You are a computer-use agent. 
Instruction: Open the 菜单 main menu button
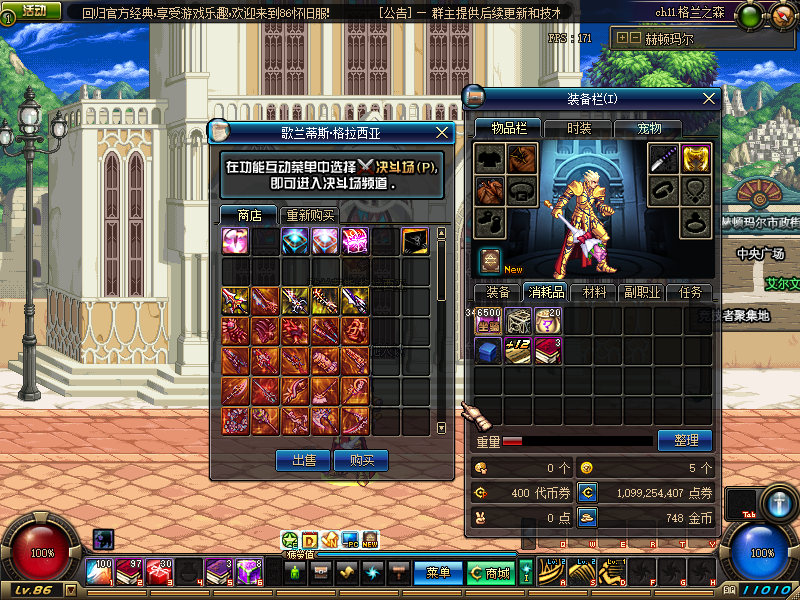coord(438,573)
